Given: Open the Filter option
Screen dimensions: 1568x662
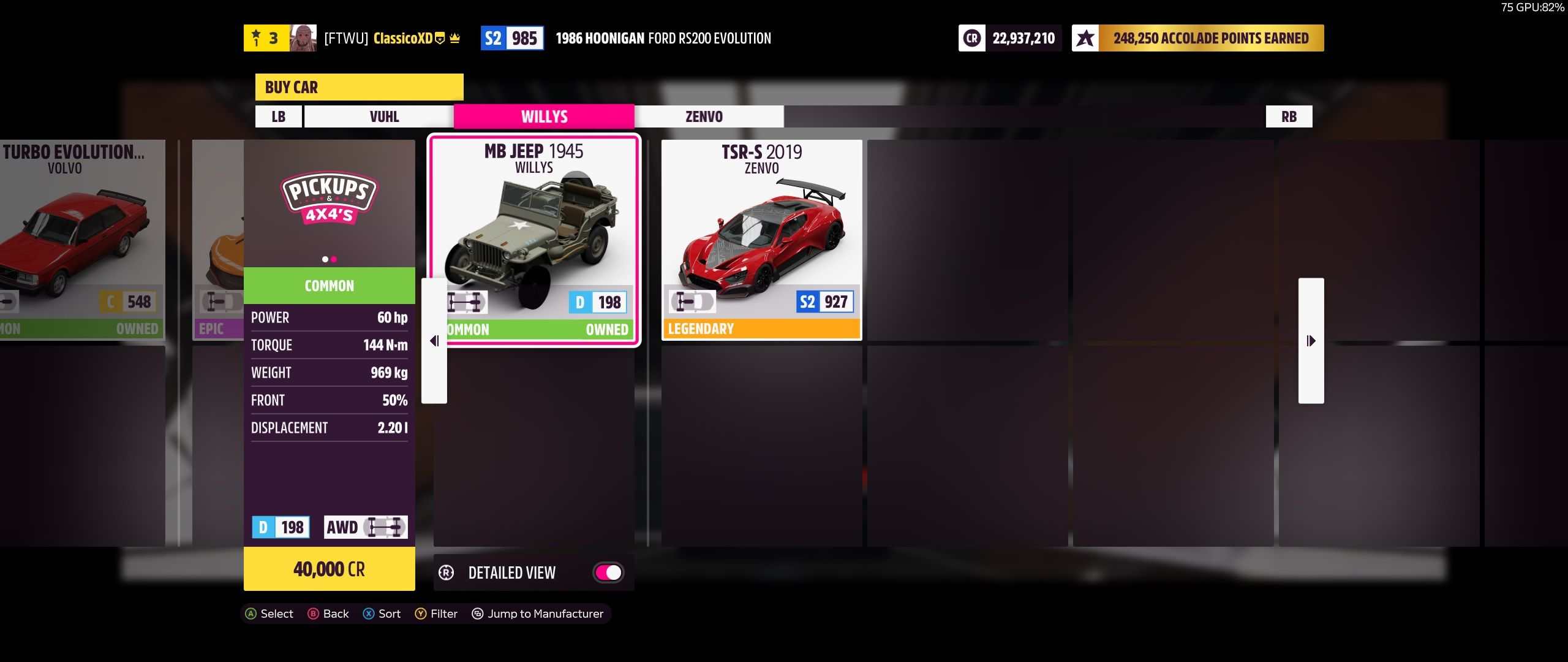Looking at the screenshot, I should pos(436,614).
